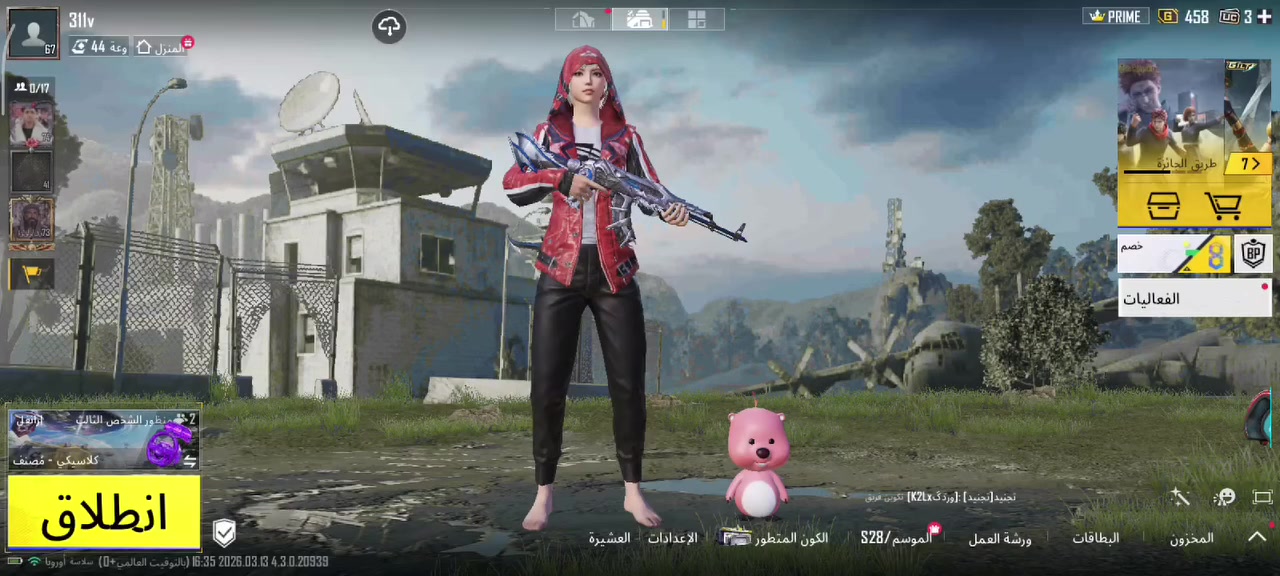Open the الكون المتطور menu

click(776, 538)
